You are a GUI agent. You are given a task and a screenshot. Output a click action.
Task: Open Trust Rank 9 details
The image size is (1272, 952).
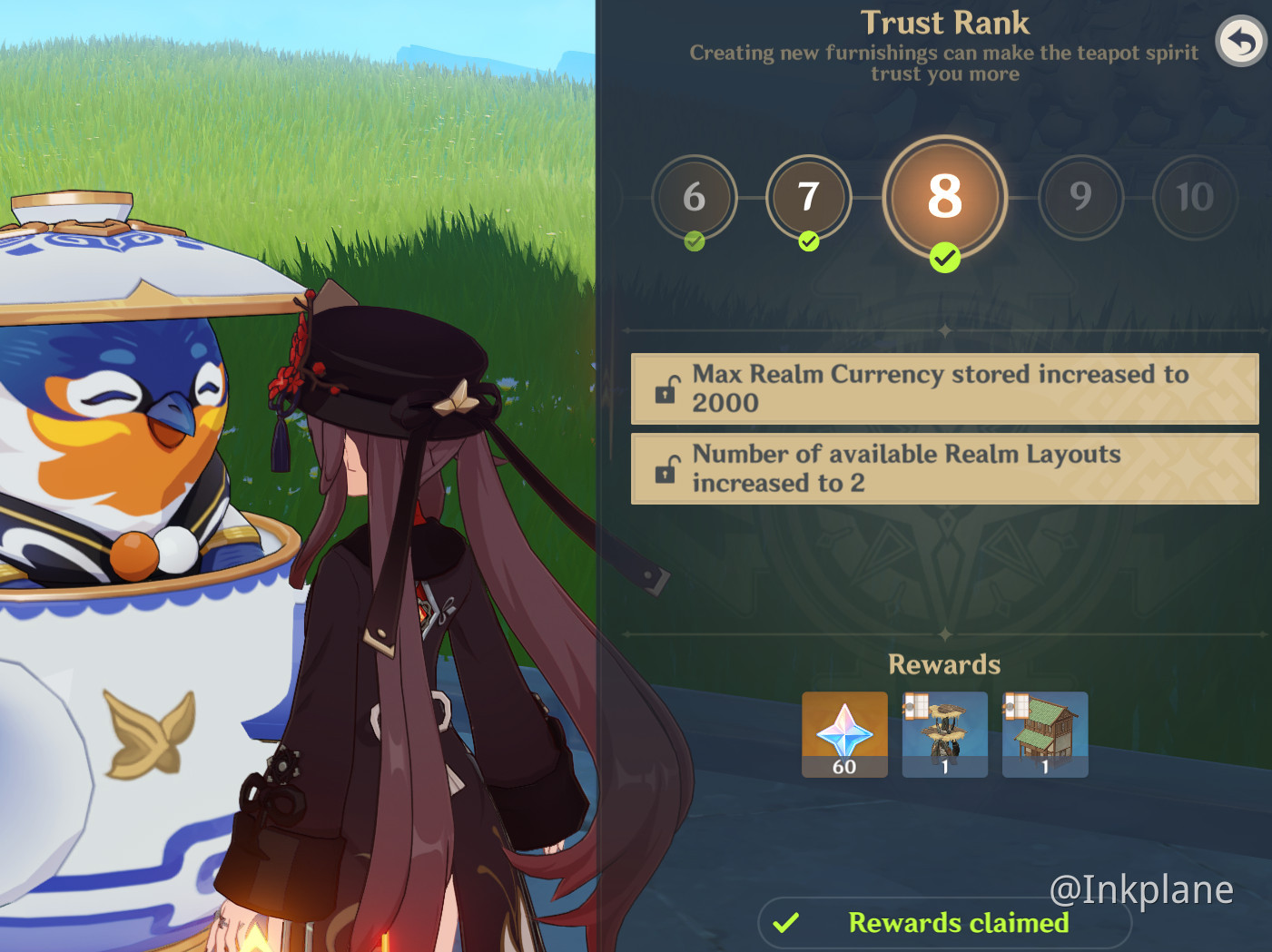click(x=1080, y=198)
